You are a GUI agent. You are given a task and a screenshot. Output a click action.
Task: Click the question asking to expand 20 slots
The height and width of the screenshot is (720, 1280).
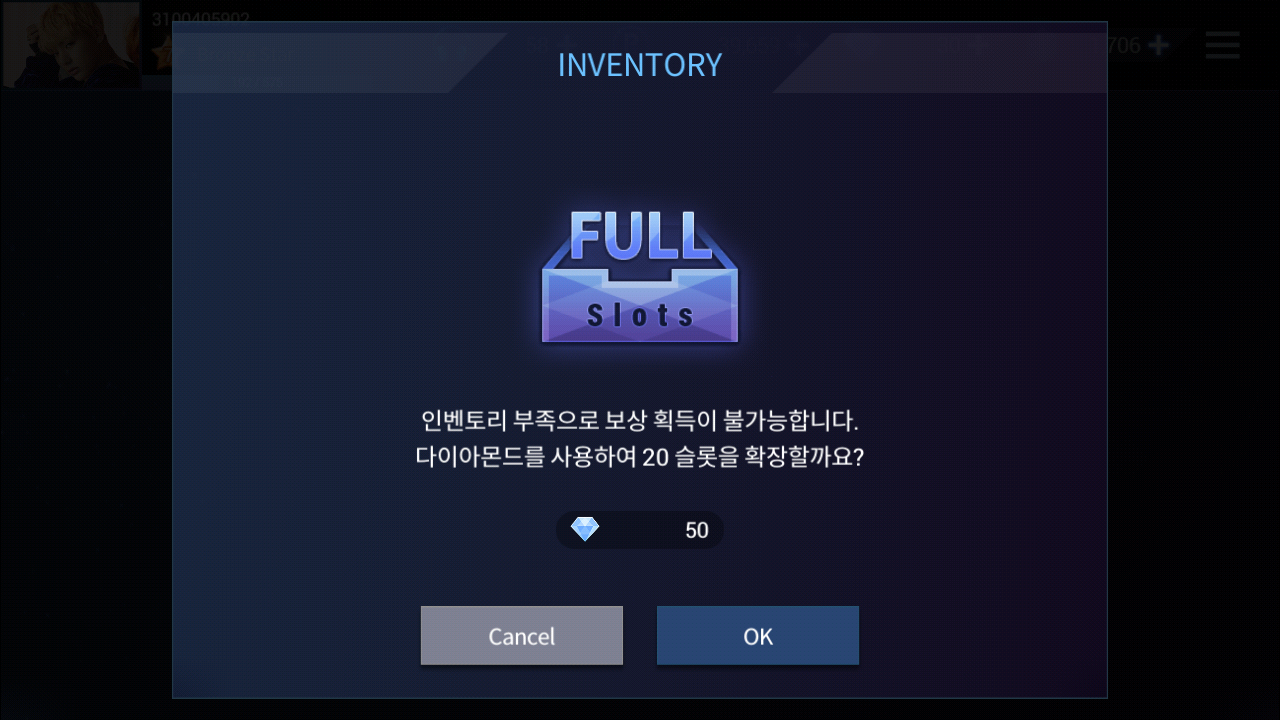point(640,455)
